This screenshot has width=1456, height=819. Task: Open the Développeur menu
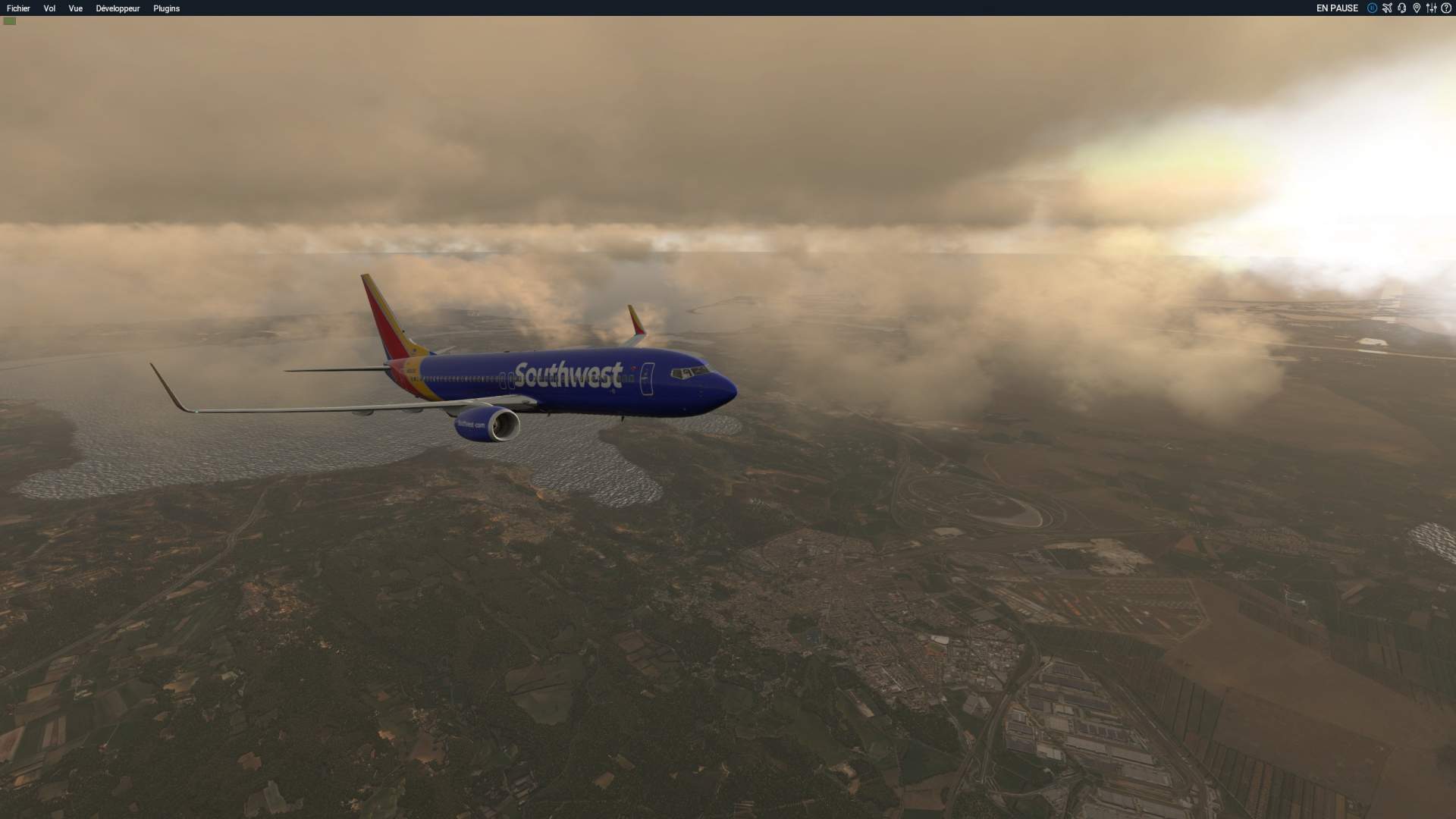(x=118, y=8)
